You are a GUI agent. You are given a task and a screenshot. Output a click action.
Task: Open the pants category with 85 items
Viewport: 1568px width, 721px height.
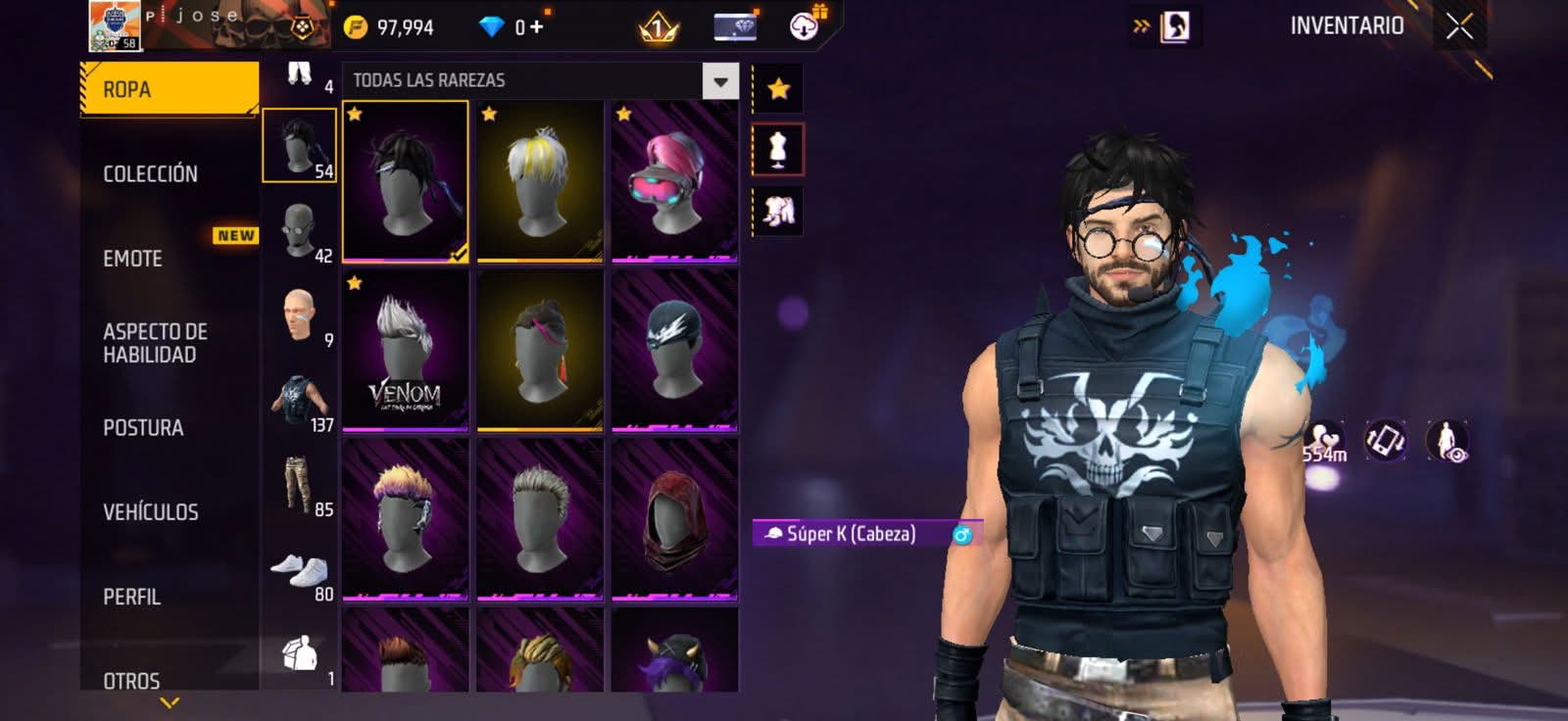pyautogui.click(x=300, y=486)
